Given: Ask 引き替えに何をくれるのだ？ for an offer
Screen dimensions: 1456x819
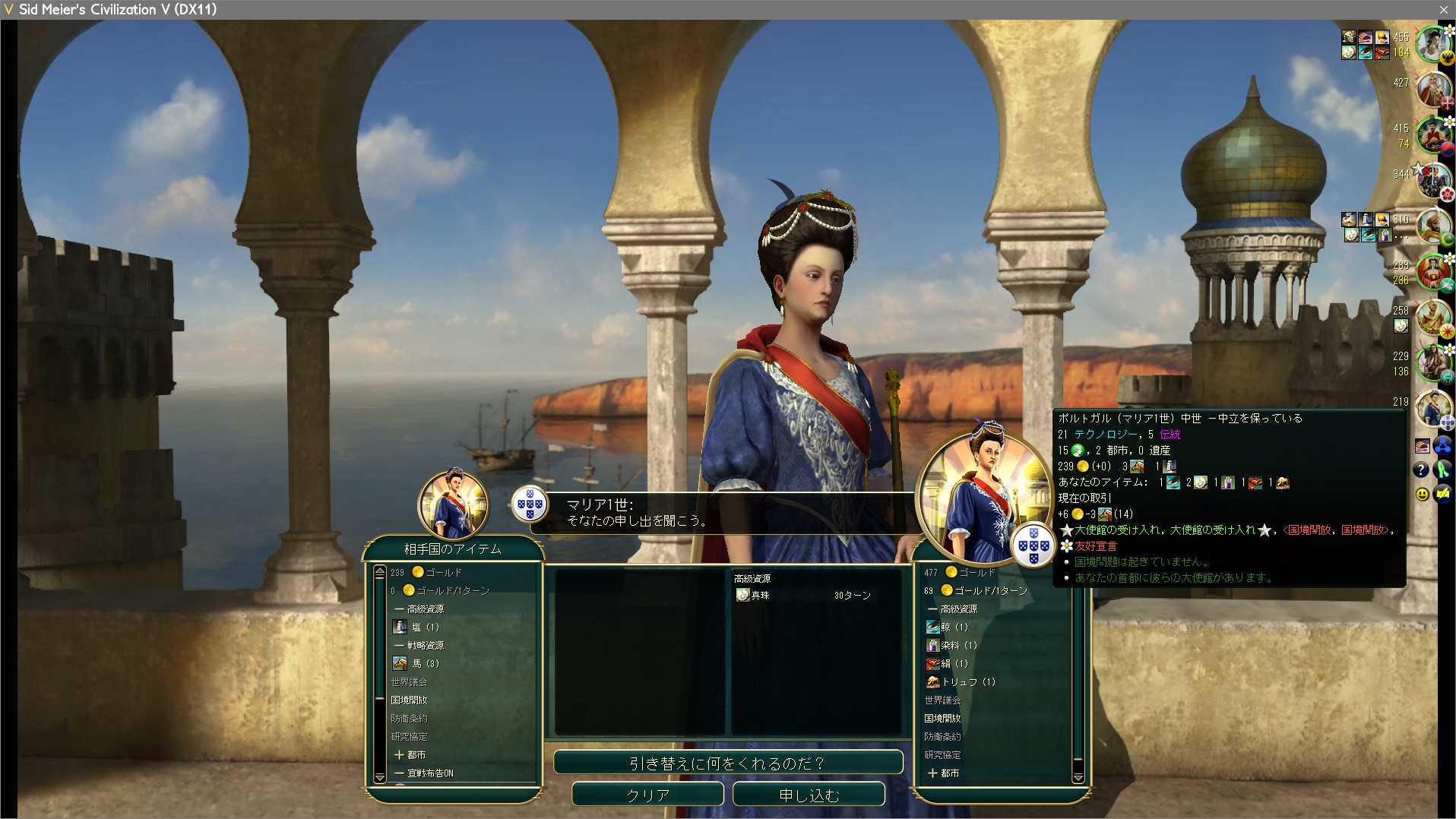Looking at the screenshot, I should 728,763.
